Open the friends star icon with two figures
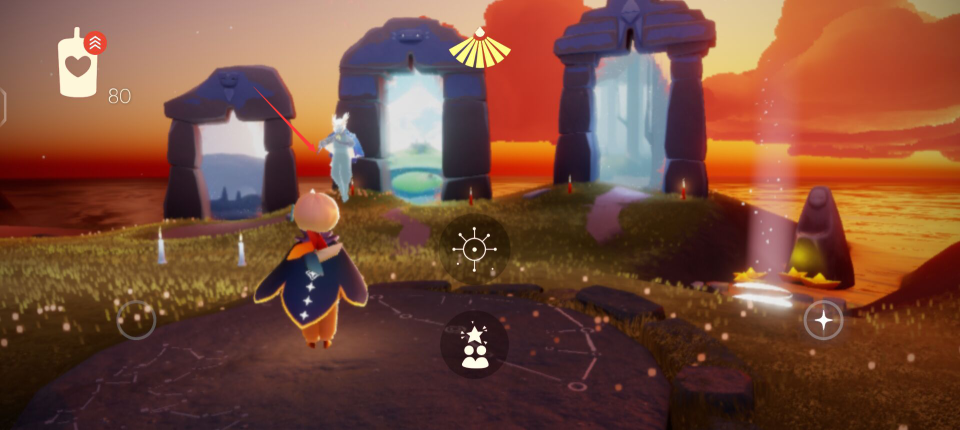Viewport: 960px width, 430px height. click(x=475, y=345)
